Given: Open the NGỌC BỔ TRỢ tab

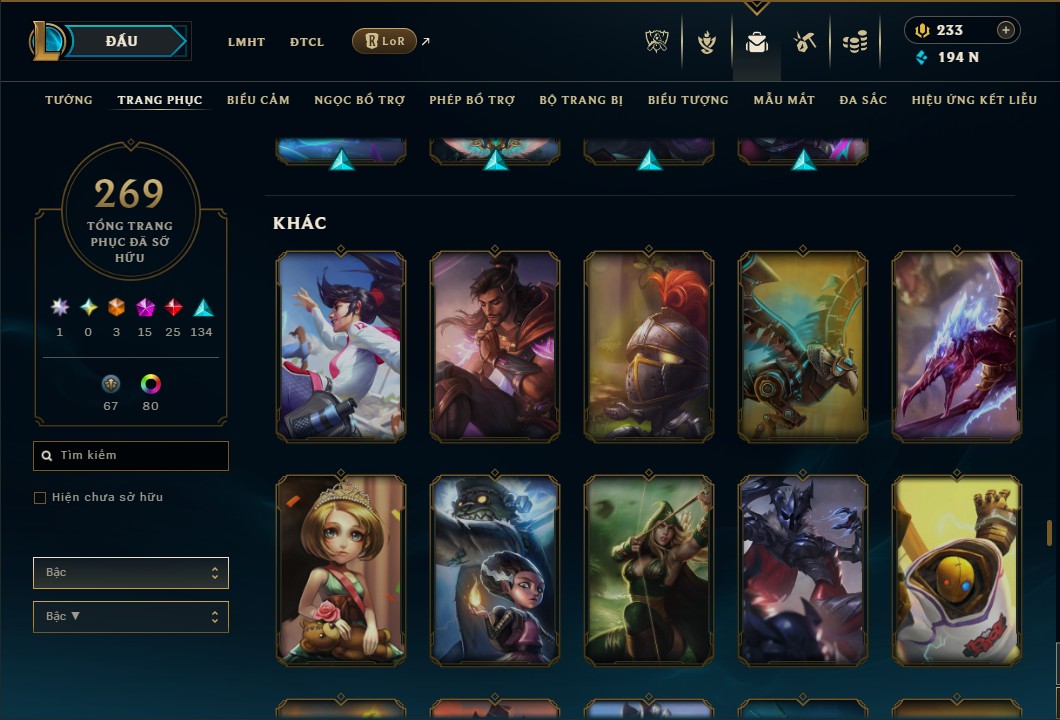Looking at the screenshot, I should 359,100.
